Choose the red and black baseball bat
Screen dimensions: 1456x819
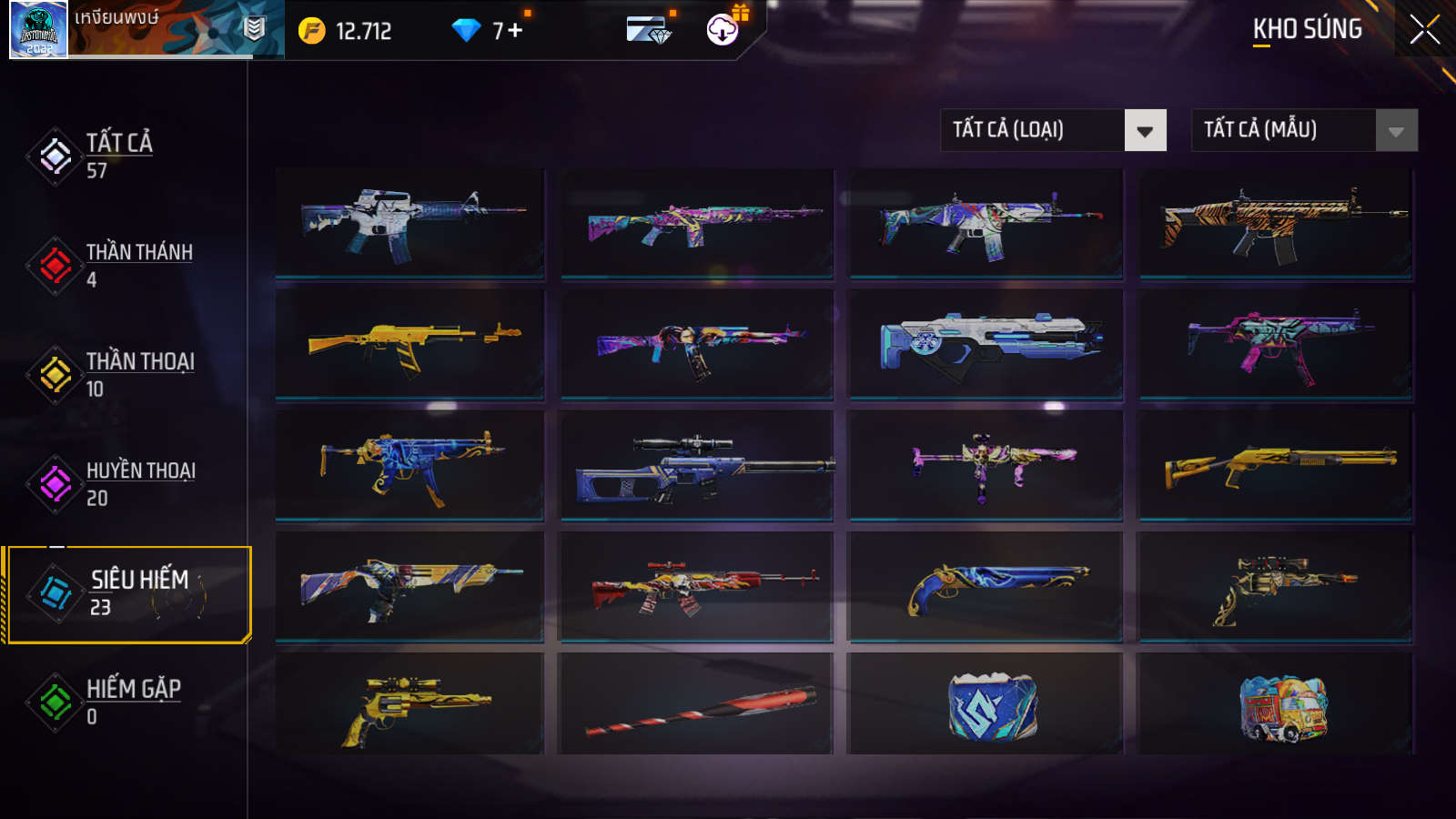(x=697, y=705)
